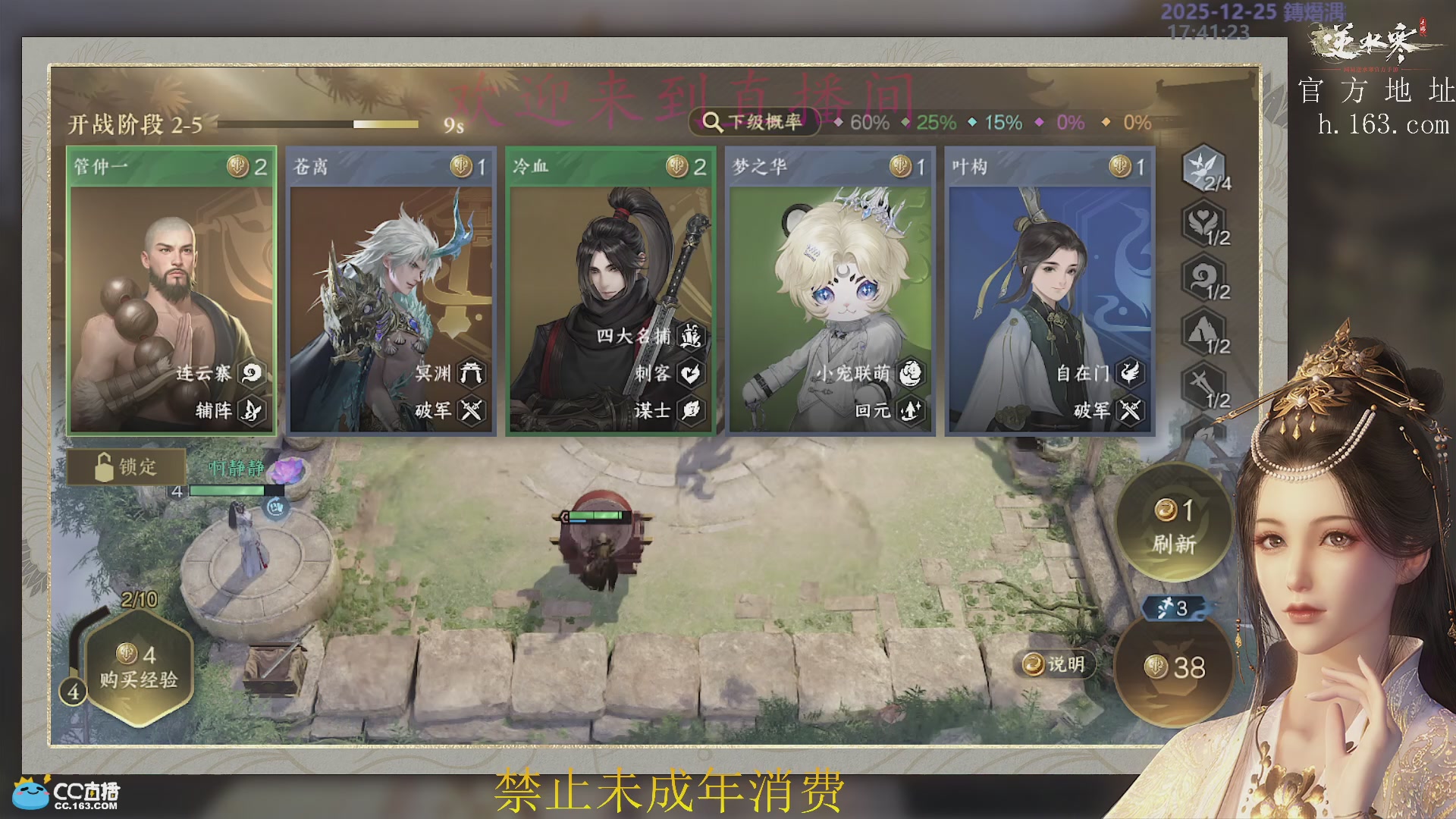The image size is (1456, 819).
Task: Click the 刺客 trait icon on 冷血's card
Action: tap(691, 374)
